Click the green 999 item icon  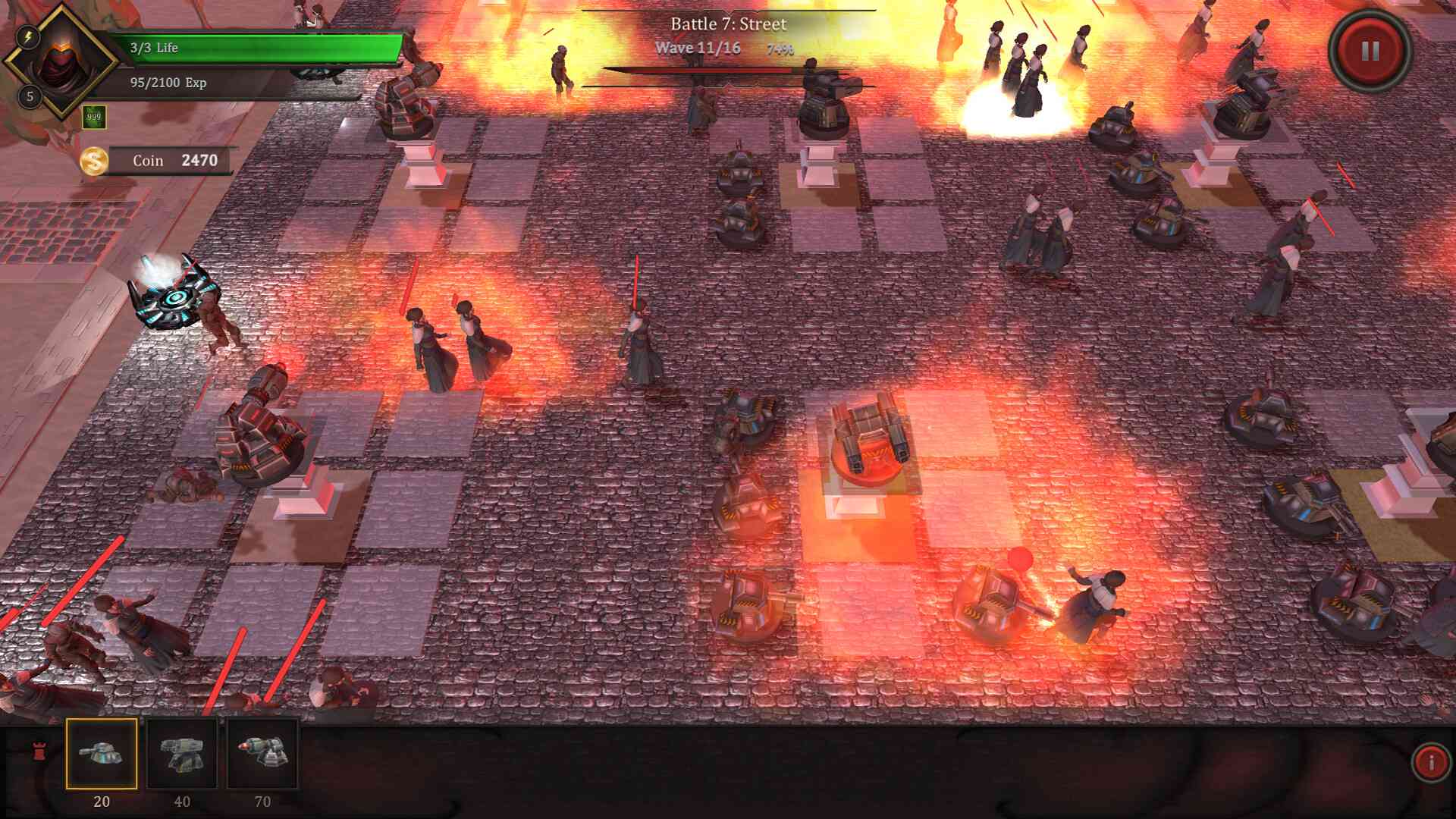click(95, 118)
